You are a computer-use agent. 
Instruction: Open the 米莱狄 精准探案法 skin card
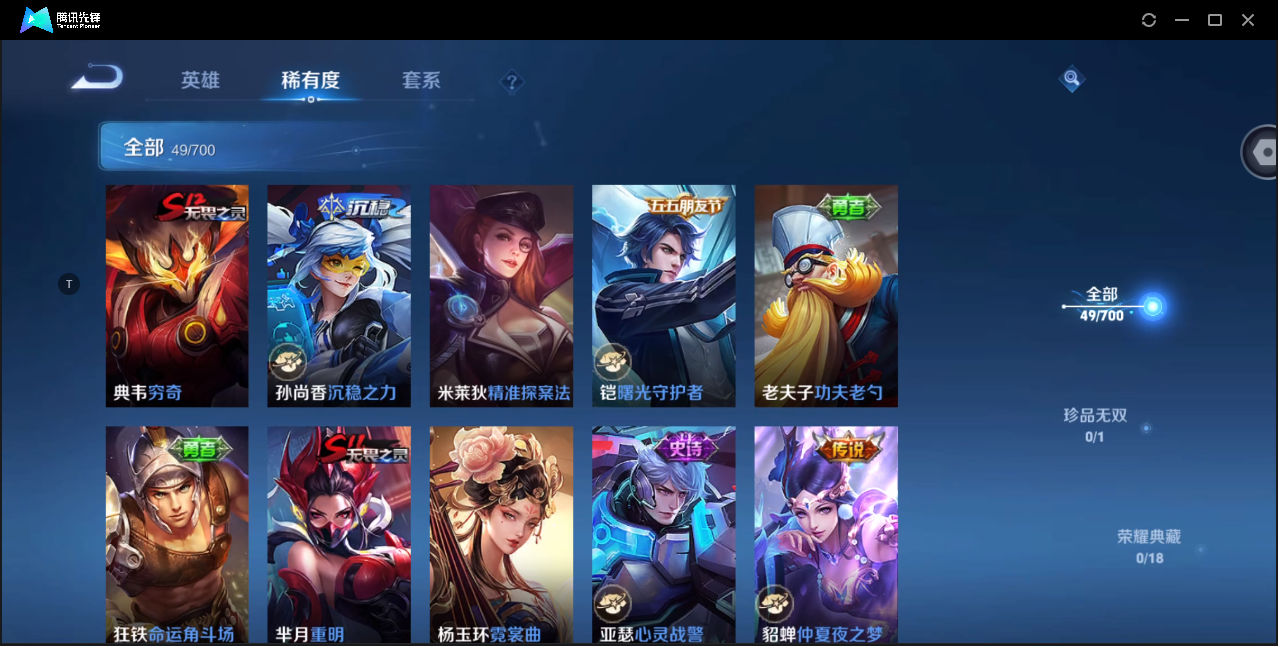click(501, 295)
